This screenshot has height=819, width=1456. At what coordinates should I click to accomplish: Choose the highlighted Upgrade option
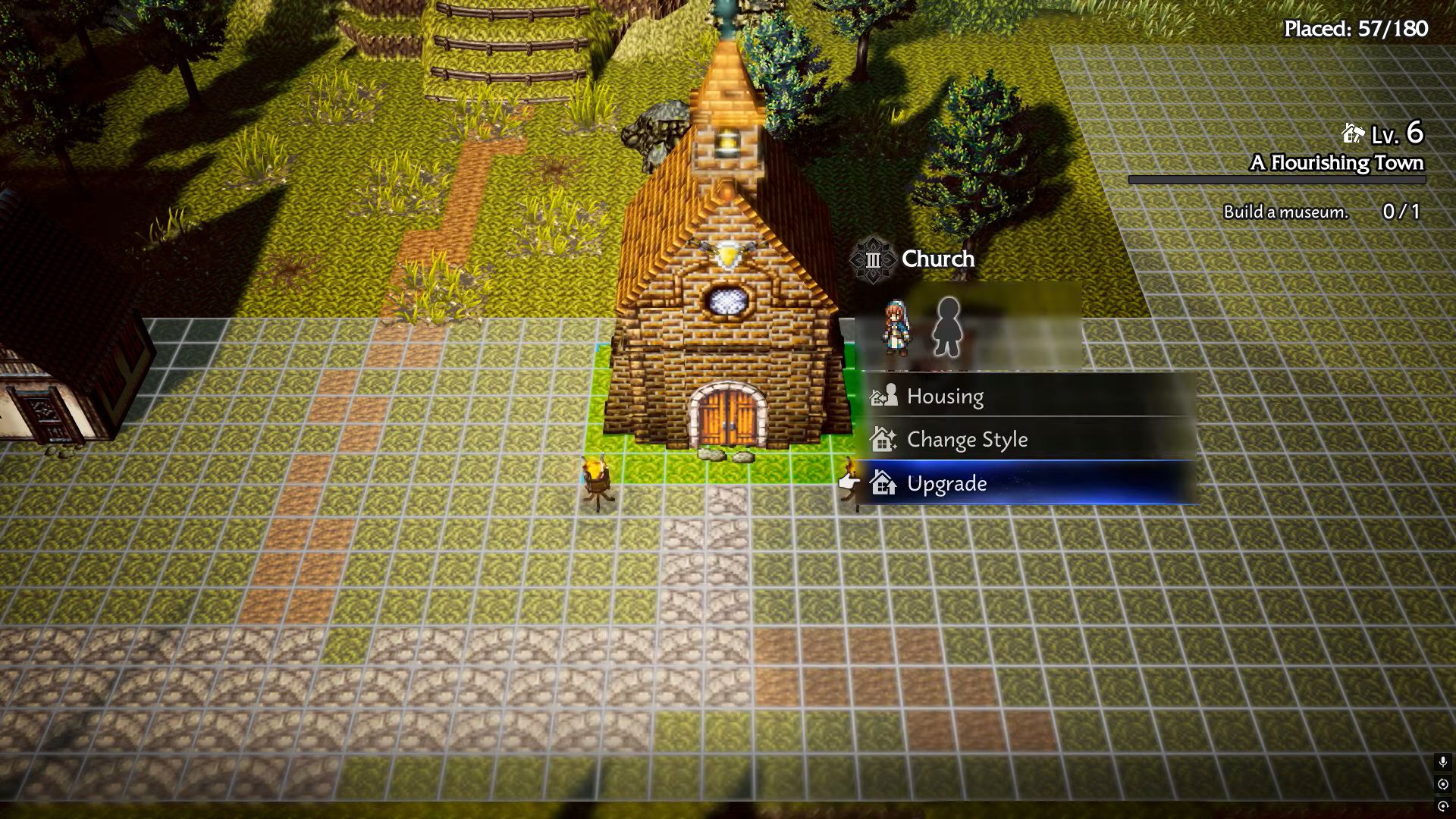[x=946, y=483]
